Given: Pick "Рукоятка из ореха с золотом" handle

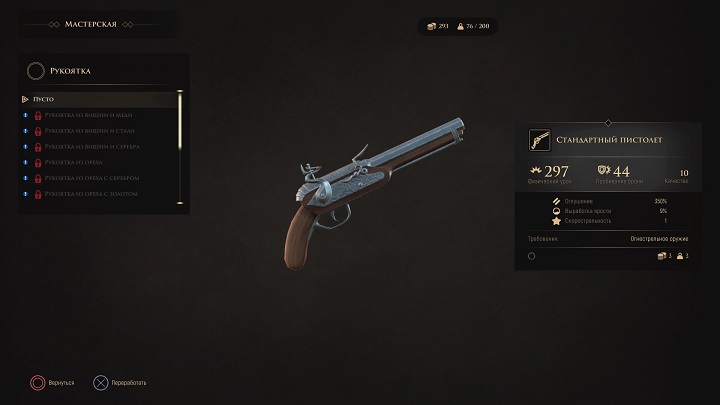Looking at the screenshot, I should point(91,193).
